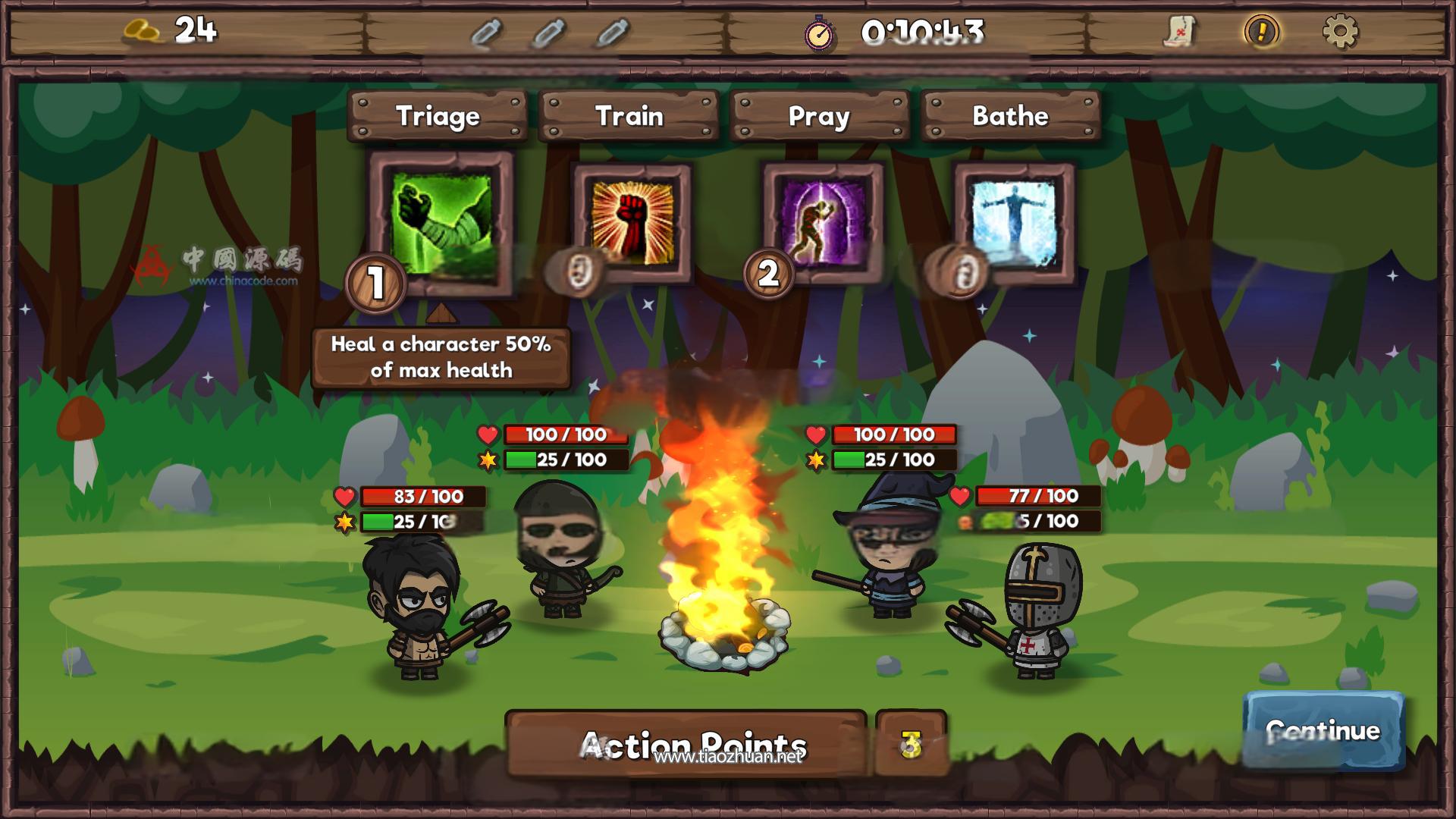Activate the icy blue Bathe icon
The width and height of the screenshot is (1456, 819).
1015,223
